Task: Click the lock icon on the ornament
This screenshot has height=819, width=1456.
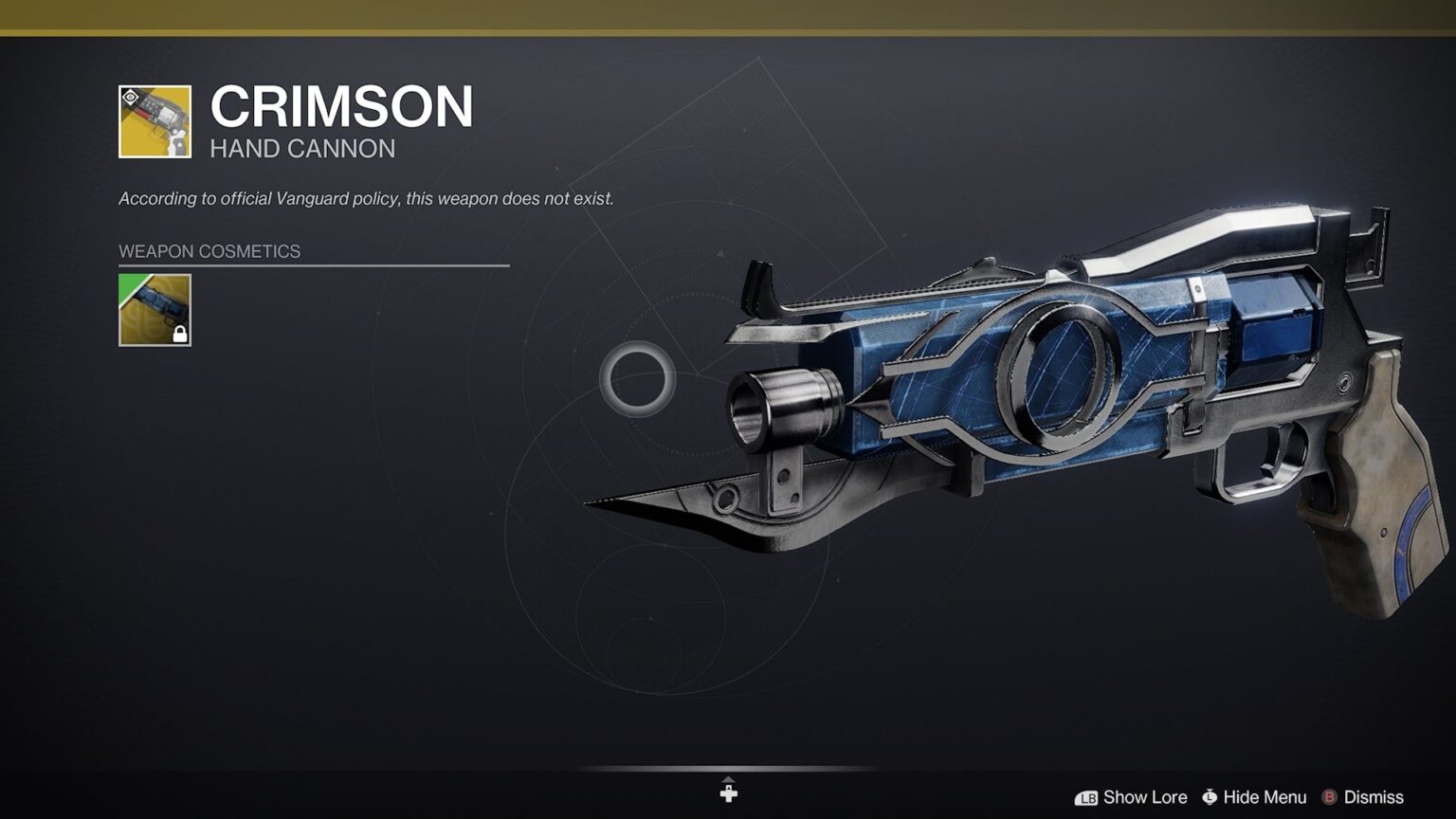Action: pos(179,334)
